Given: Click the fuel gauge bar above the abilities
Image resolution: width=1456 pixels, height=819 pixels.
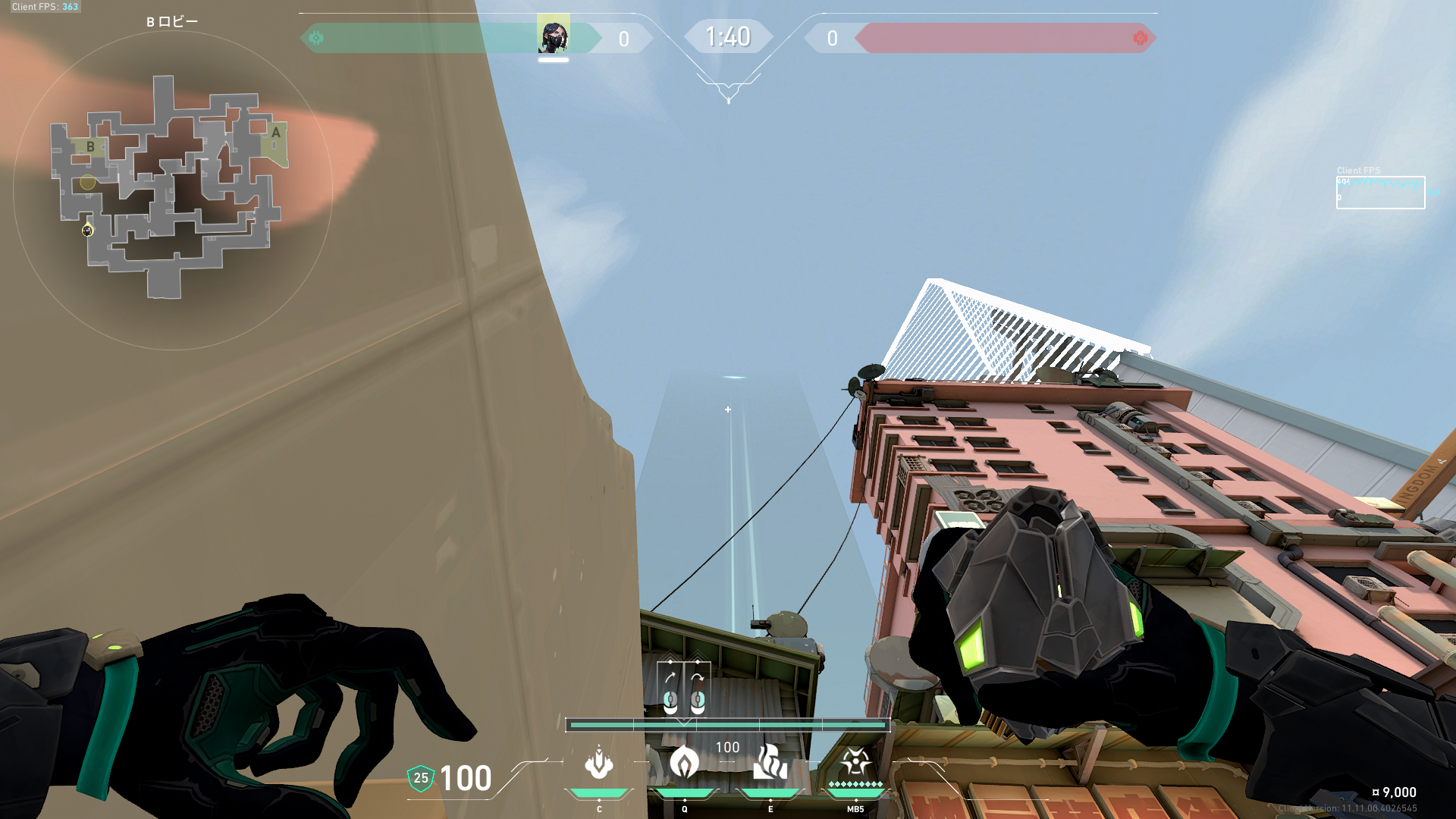Looking at the screenshot, I should click(x=728, y=725).
